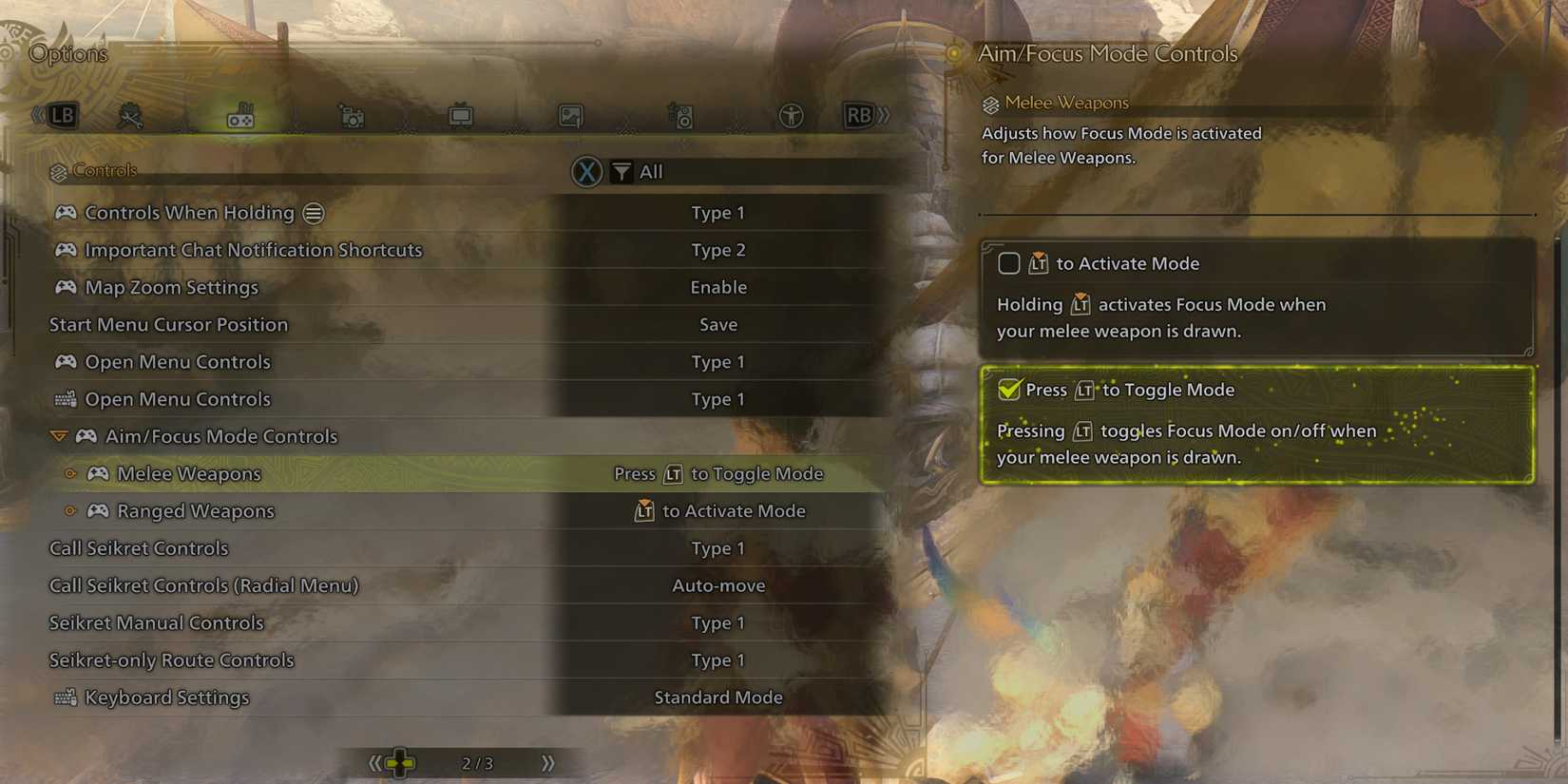The image size is (1568, 784).
Task: Click the Start Menu Cursor Position Save option
Action: [x=718, y=324]
